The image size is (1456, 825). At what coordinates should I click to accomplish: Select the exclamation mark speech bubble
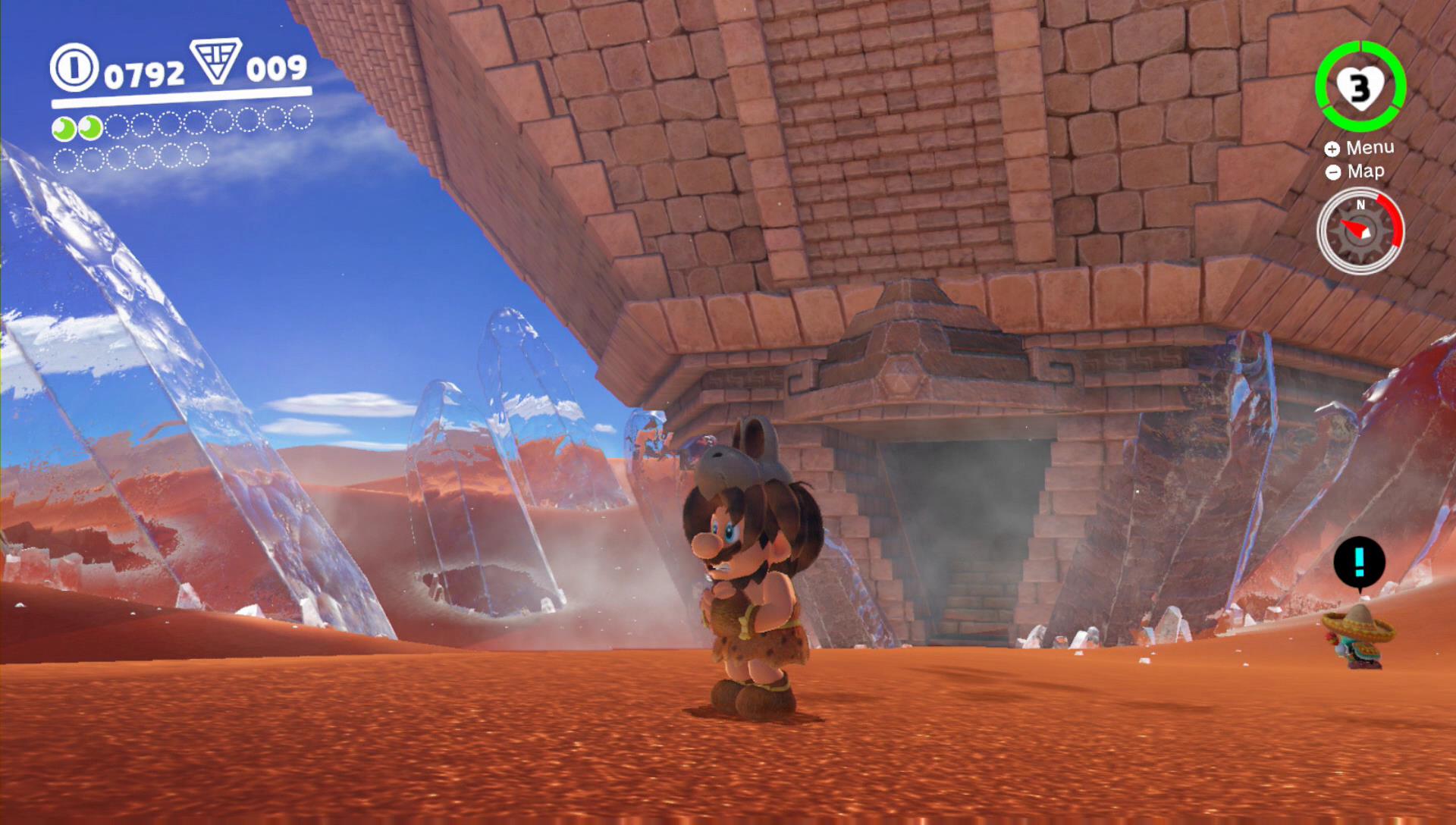click(1359, 563)
